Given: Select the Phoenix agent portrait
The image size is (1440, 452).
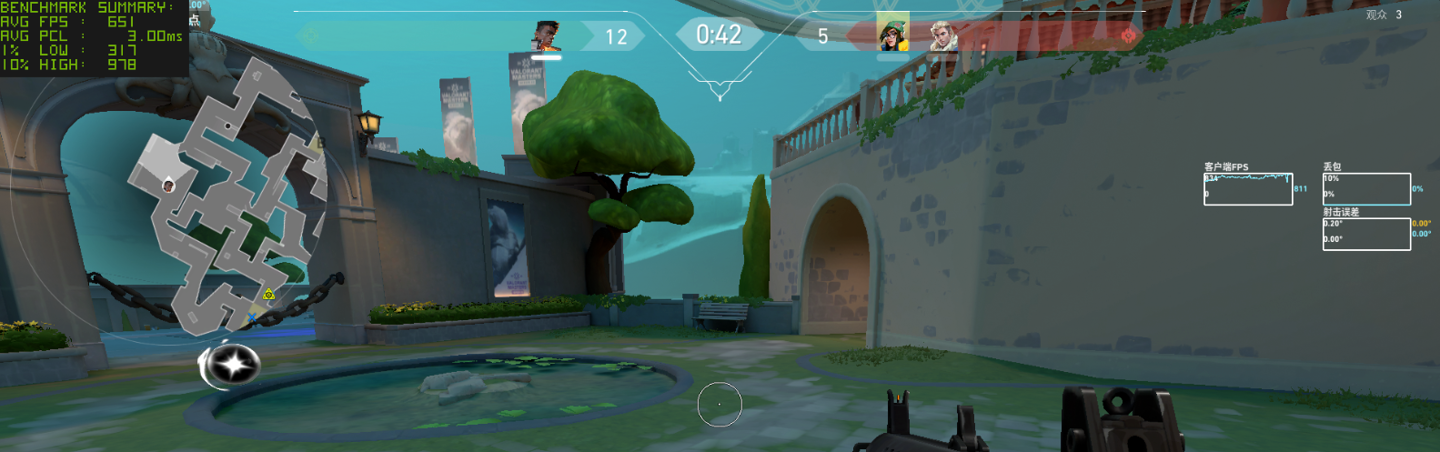Looking at the screenshot, I should (546, 36).
